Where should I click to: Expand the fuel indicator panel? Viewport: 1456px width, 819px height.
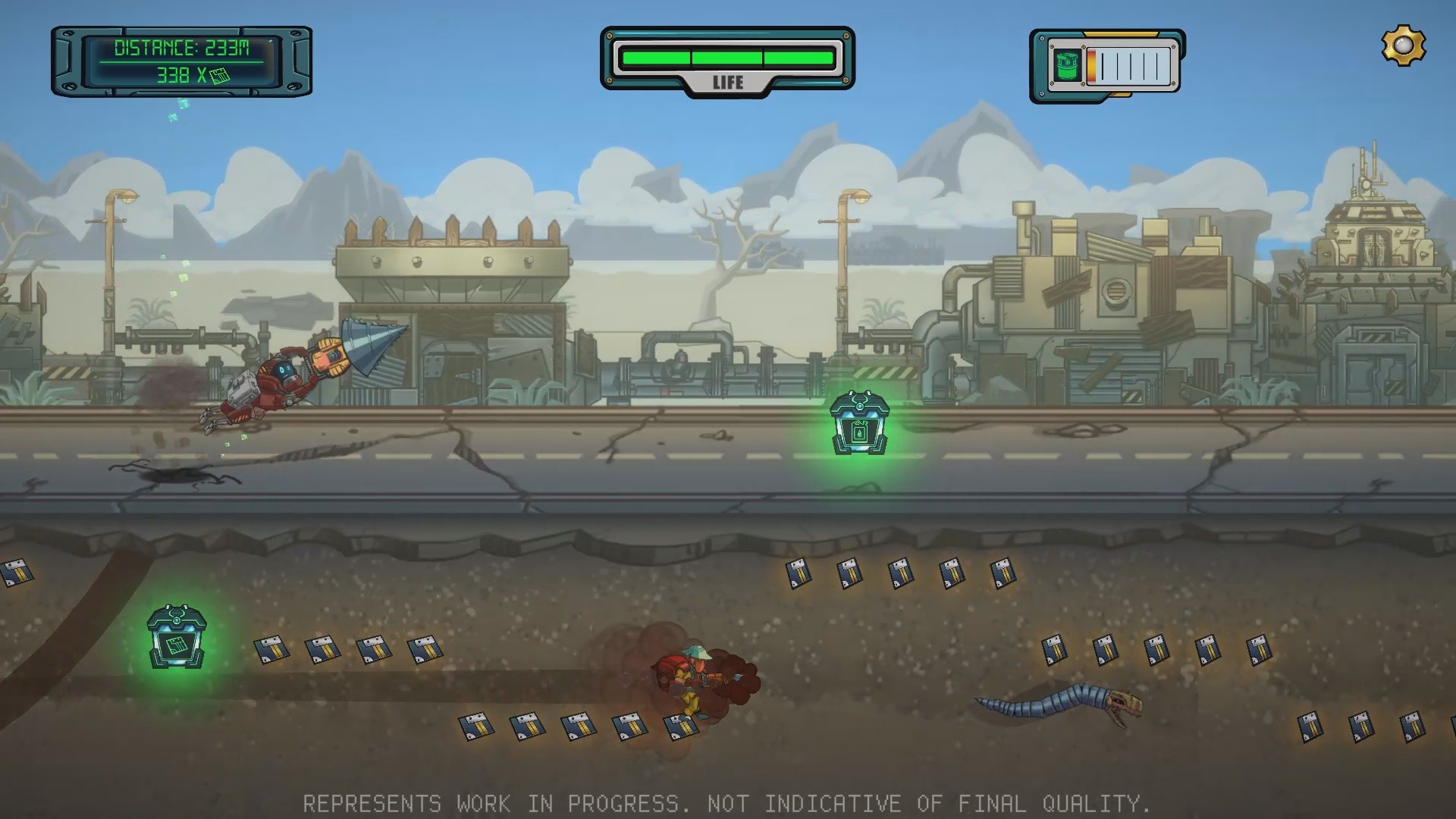[x=1103, y=64]
